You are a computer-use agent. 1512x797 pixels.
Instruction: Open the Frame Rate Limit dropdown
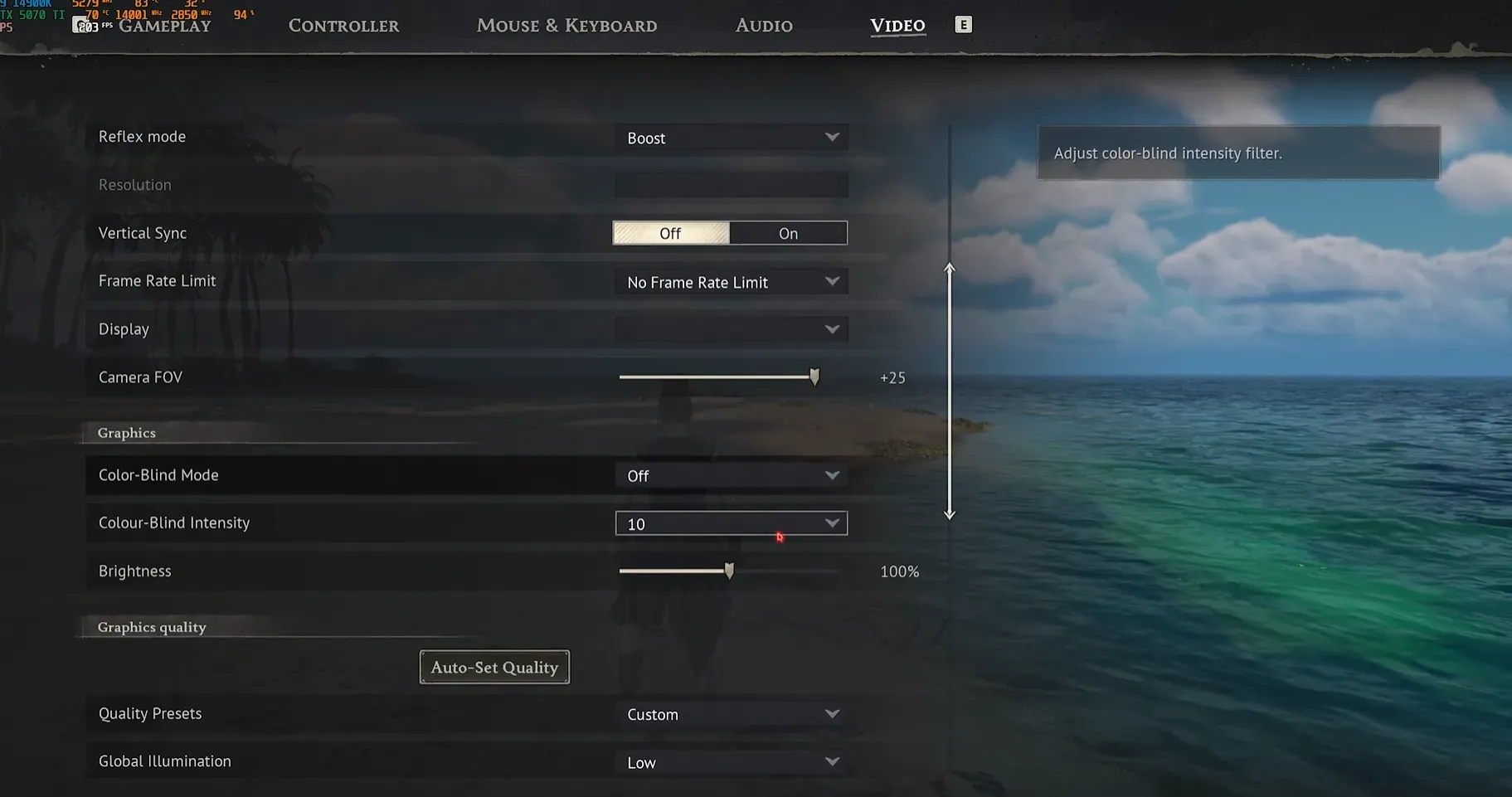[x=731, y=281]
